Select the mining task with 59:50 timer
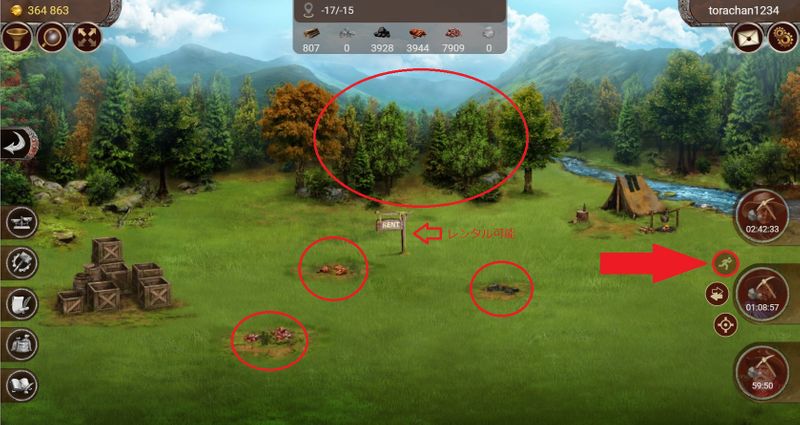Viewport: 800px width, 425px height. coord(762,370)
